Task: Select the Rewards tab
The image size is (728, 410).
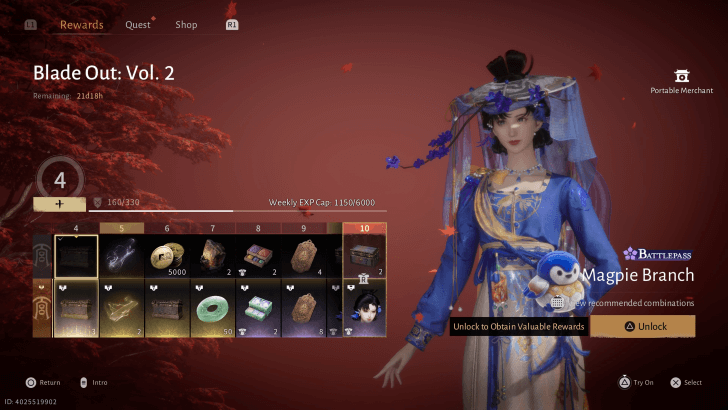Action: click(81, 25)
